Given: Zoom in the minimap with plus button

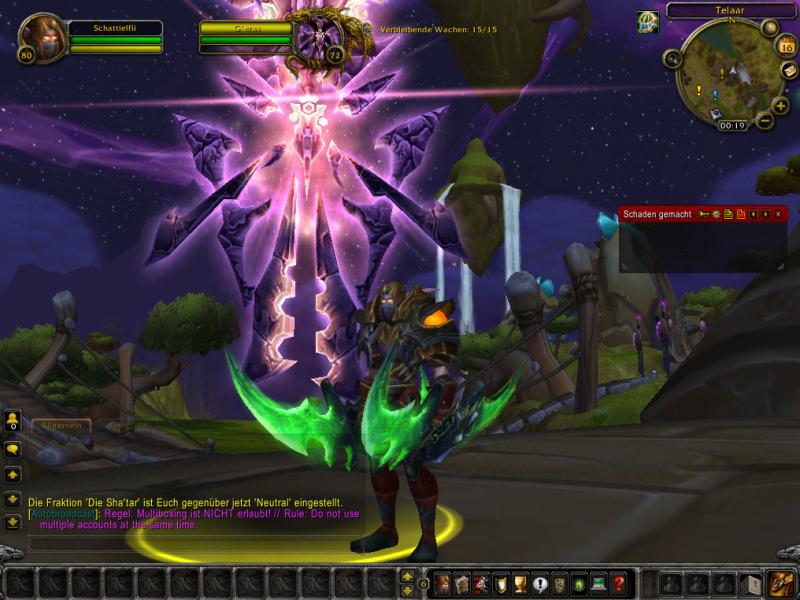Looking at the screenshot, I should click(780, 105).
